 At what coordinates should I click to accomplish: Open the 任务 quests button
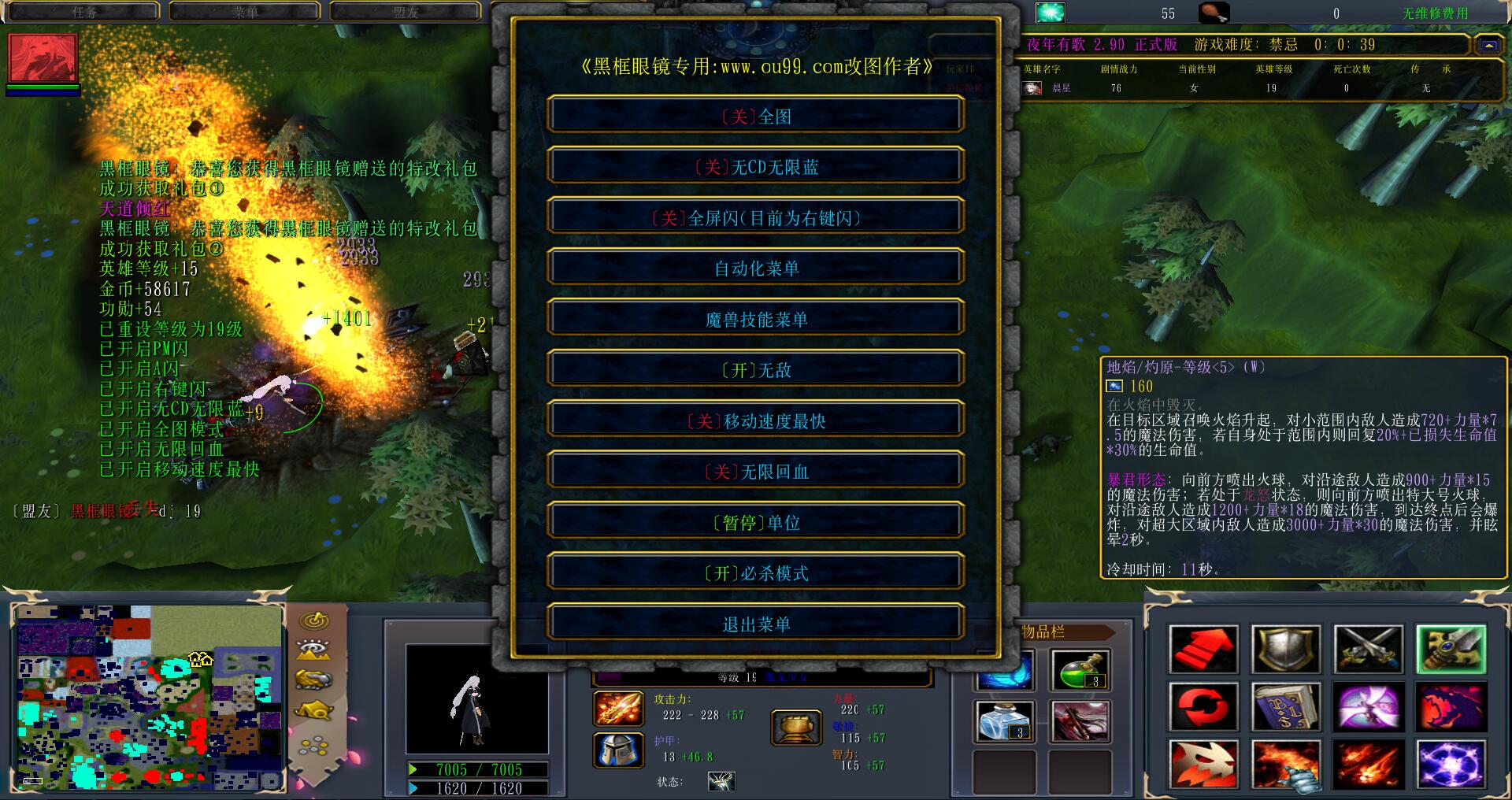tap(85, 12)
